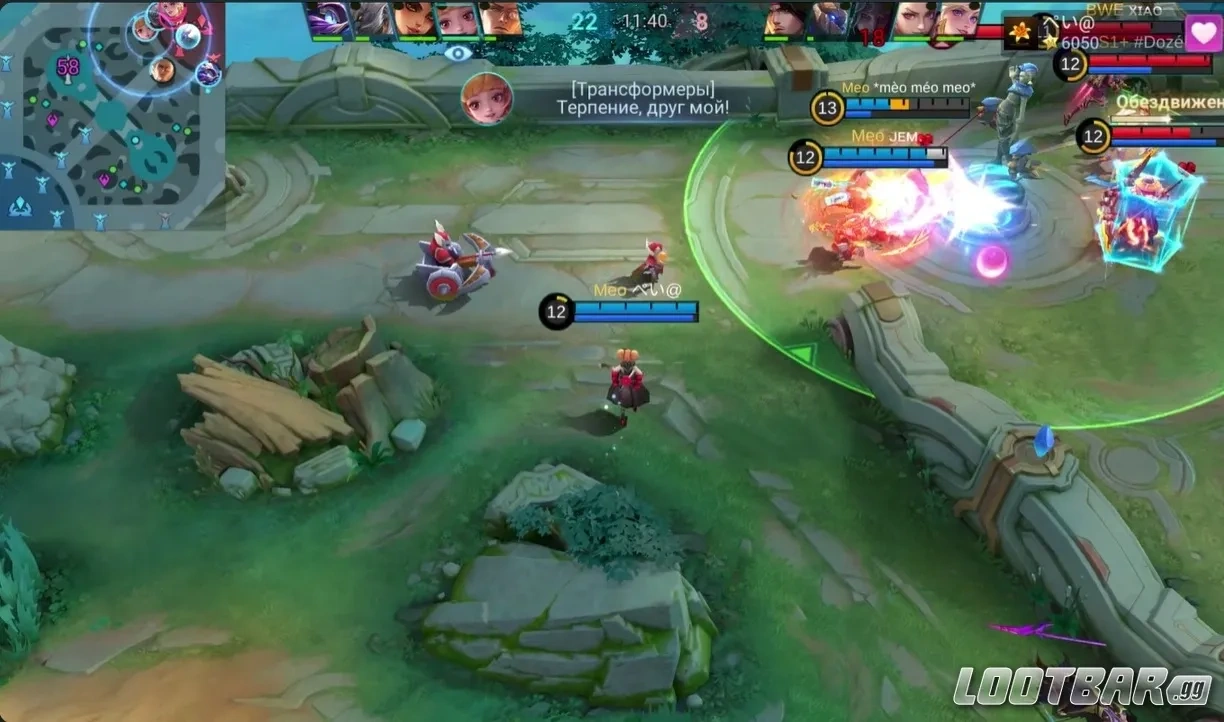Select the blue base crystal on the minimap
The height and width of the screenshot is (722, 1224).
[x=20, y=206]
